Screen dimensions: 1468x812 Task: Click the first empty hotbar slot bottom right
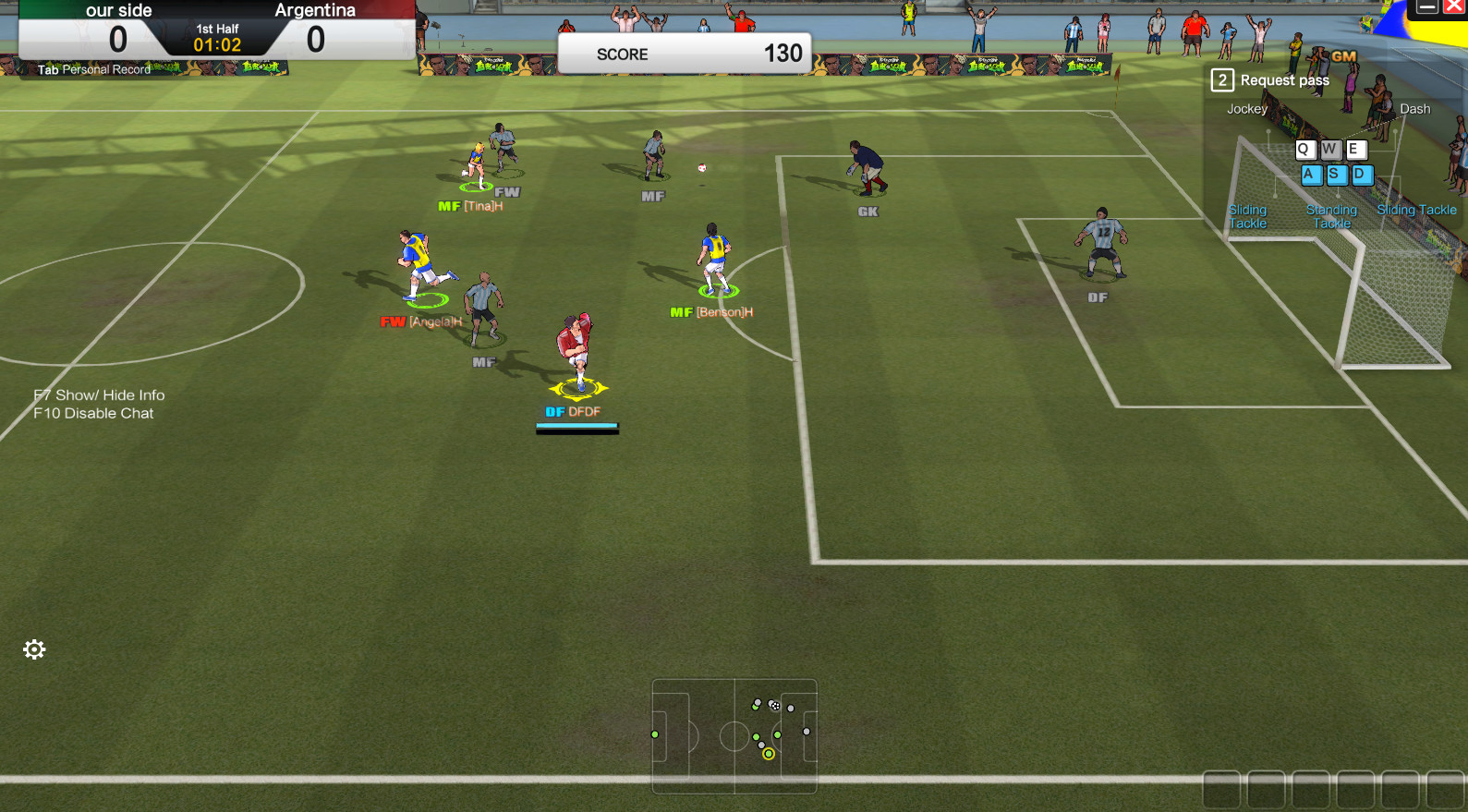click(x=1219, y=790)
